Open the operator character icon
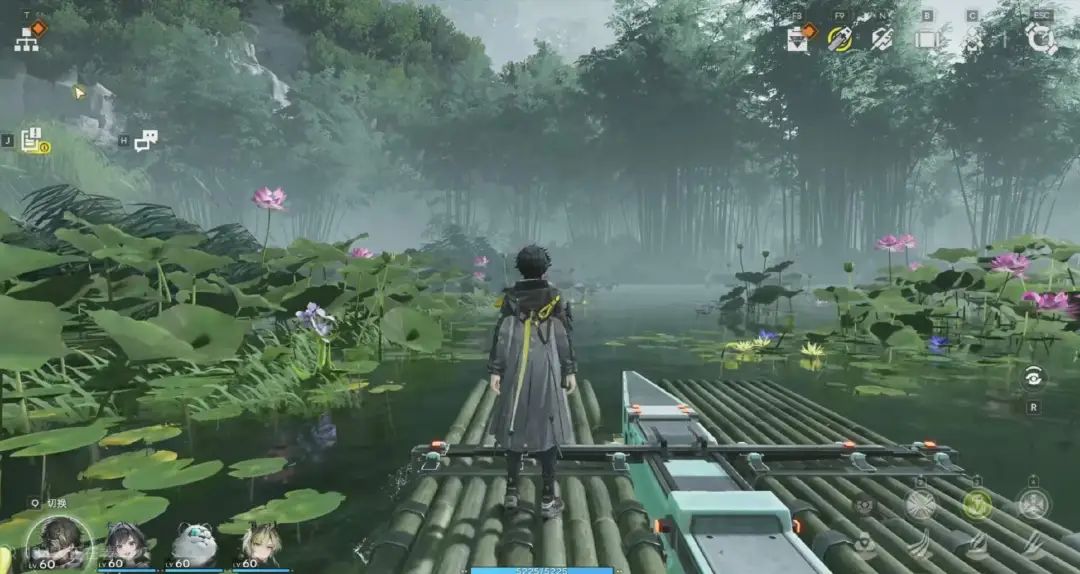This screenshot has width=1080, height=574. click(973, 39)
